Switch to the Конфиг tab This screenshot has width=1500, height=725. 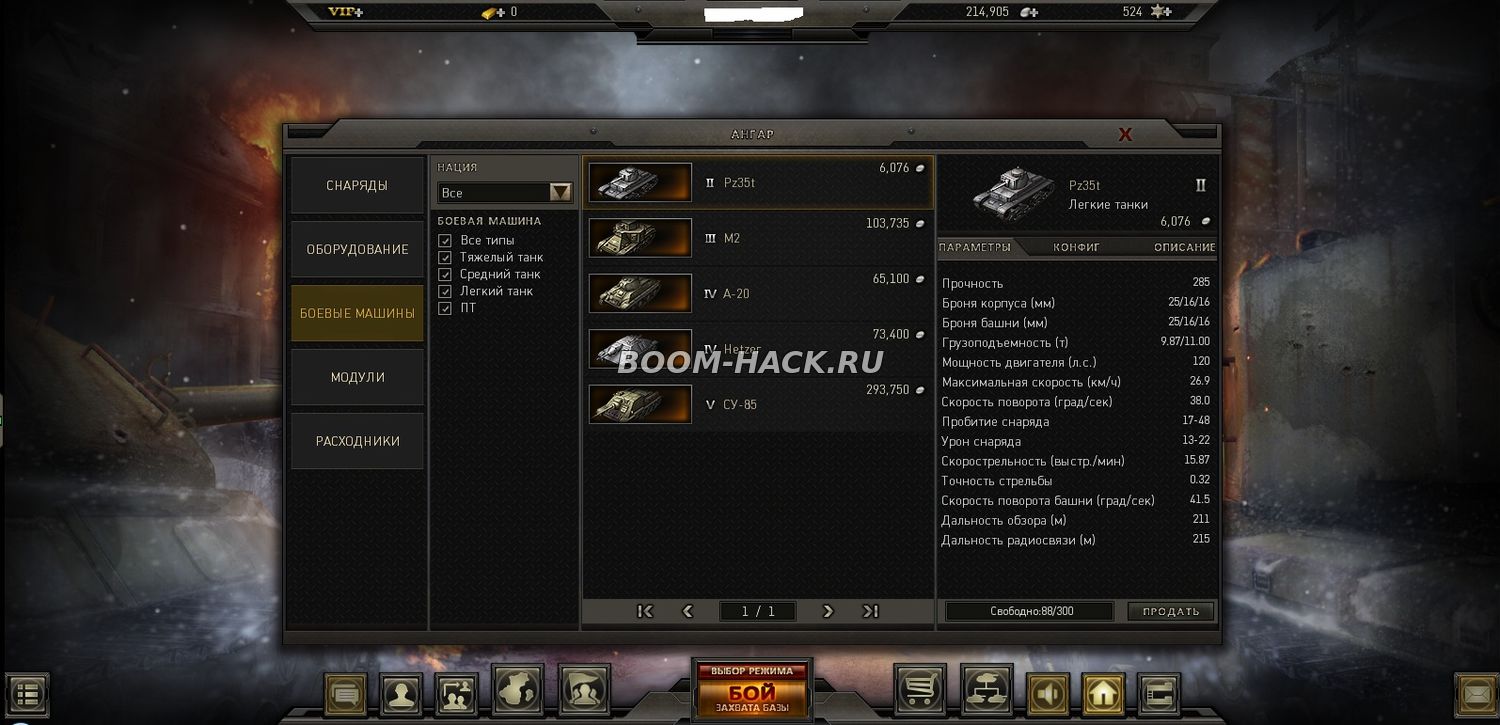(x=1076, y=247)
